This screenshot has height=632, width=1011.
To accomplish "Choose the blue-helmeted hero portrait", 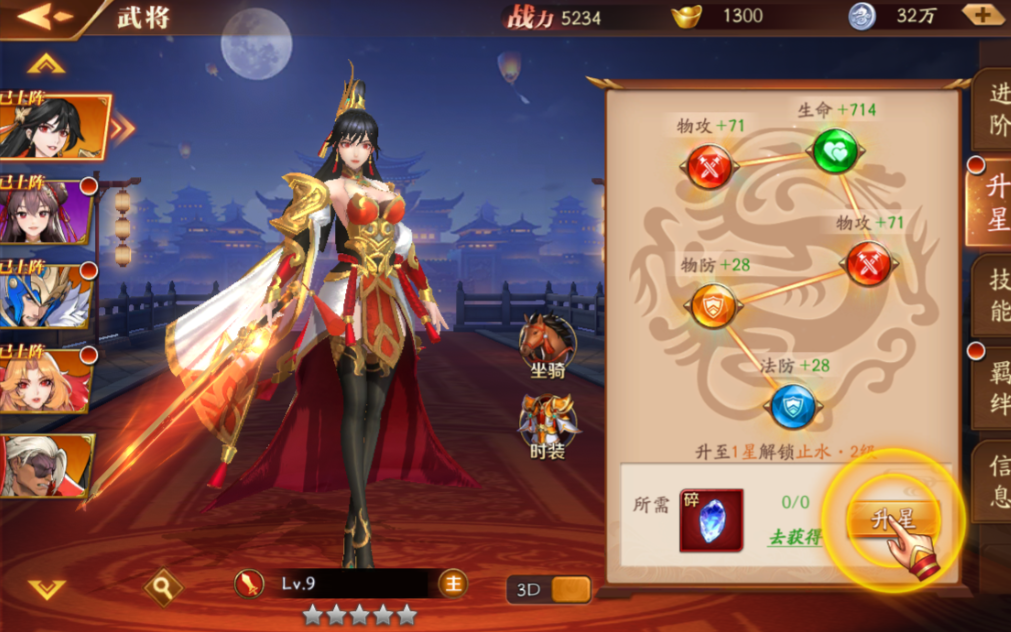I will pyautogui.click(x=45, y=296).
